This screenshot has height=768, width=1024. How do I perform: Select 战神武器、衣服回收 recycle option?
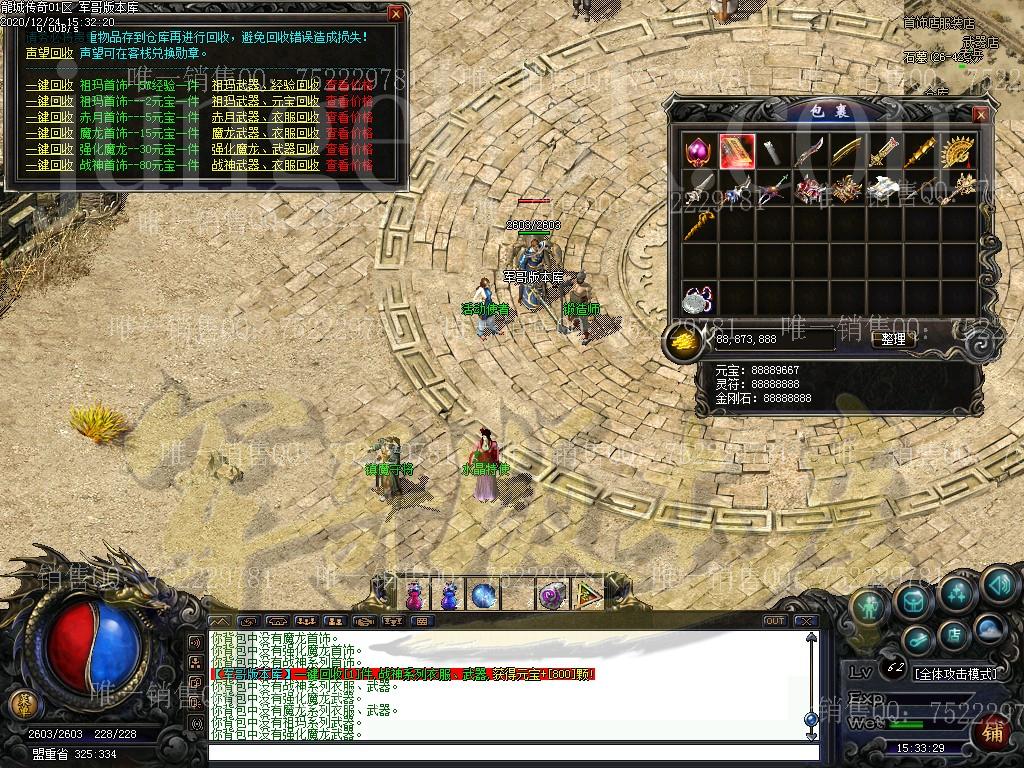click(266, 165)
